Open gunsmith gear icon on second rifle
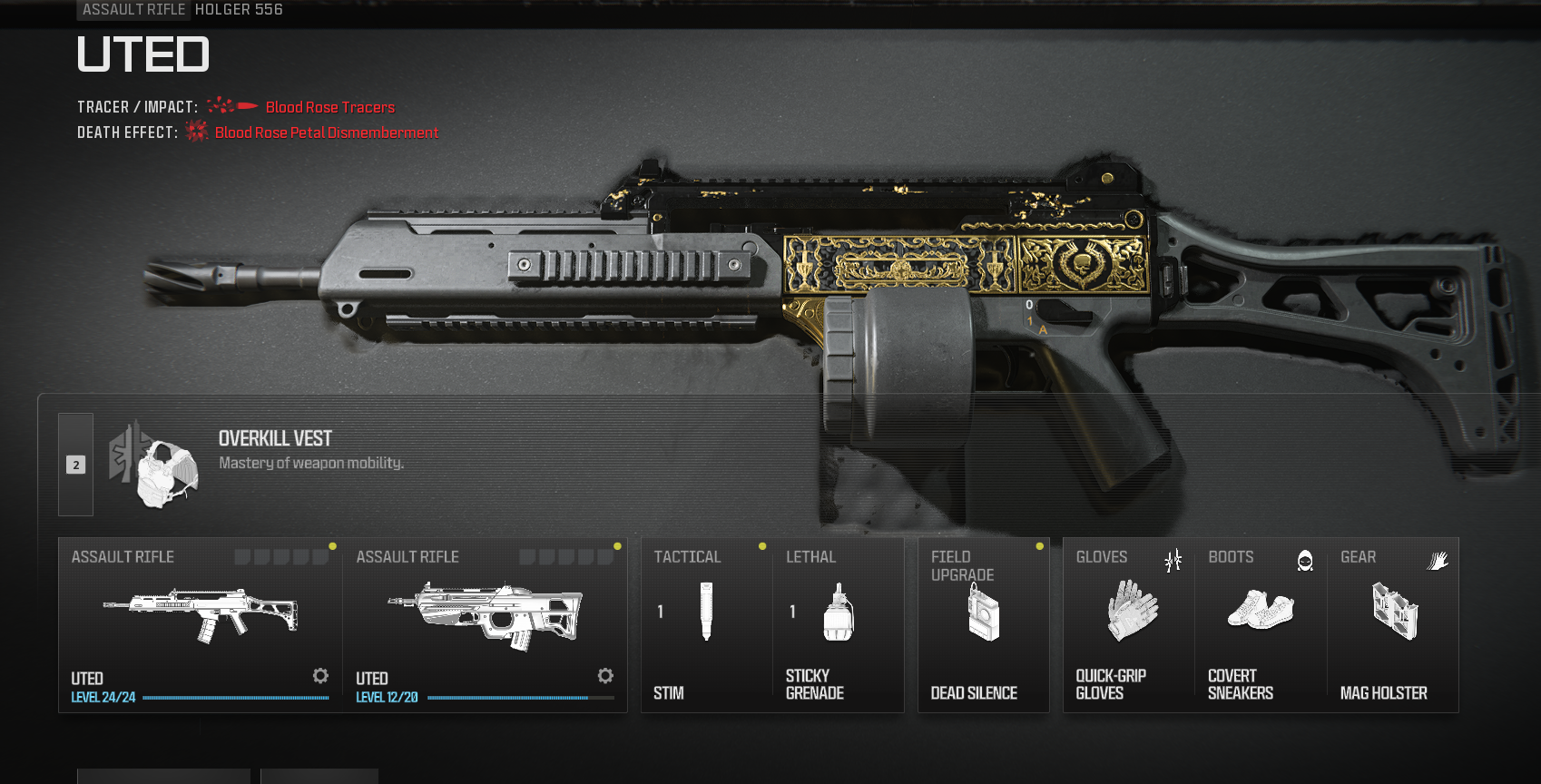Screen dimensions: 1541x784 pos(605,676)
